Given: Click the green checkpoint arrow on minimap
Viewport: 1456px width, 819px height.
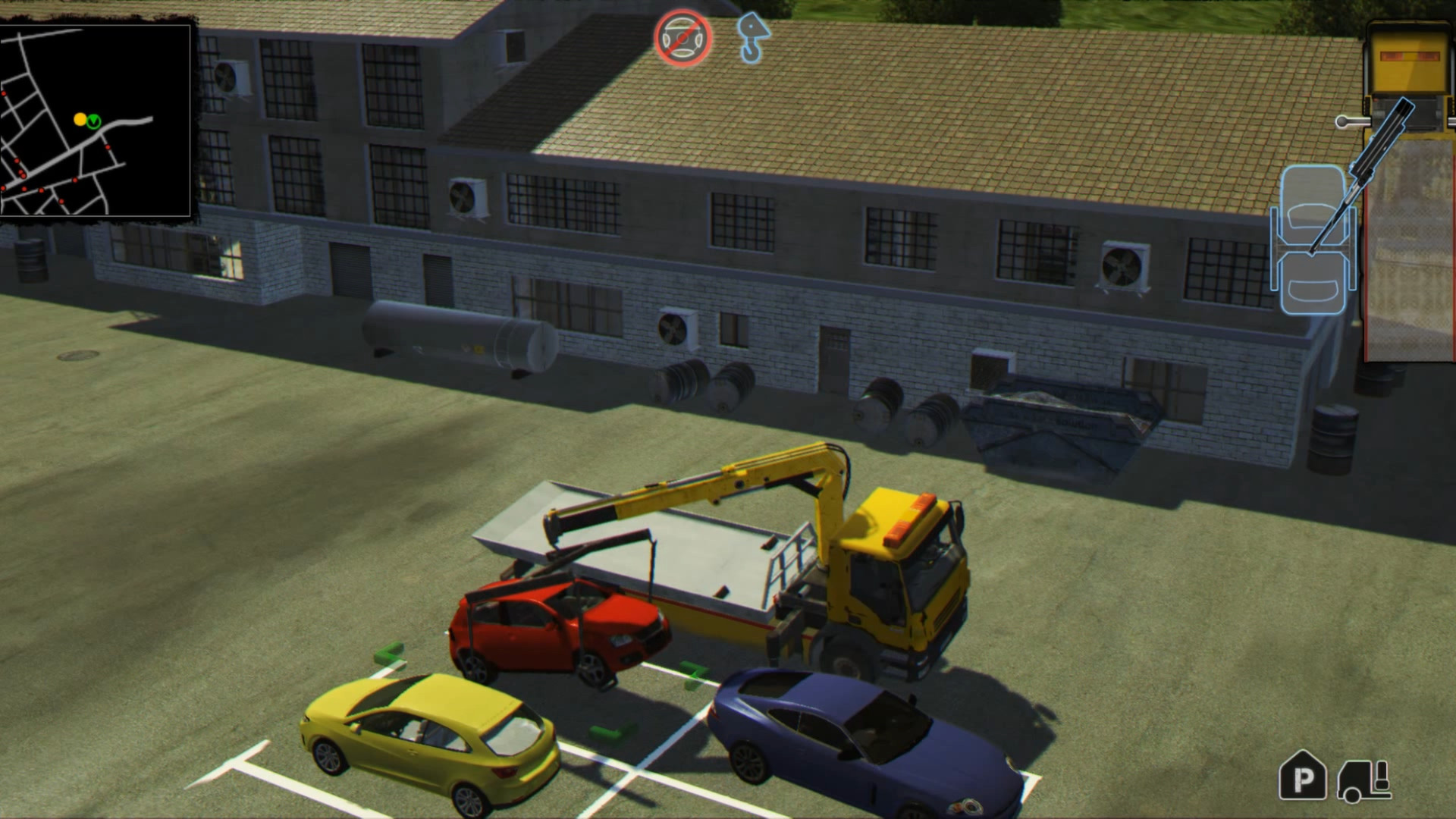Looking at the screenshot, I should (93, 121).
